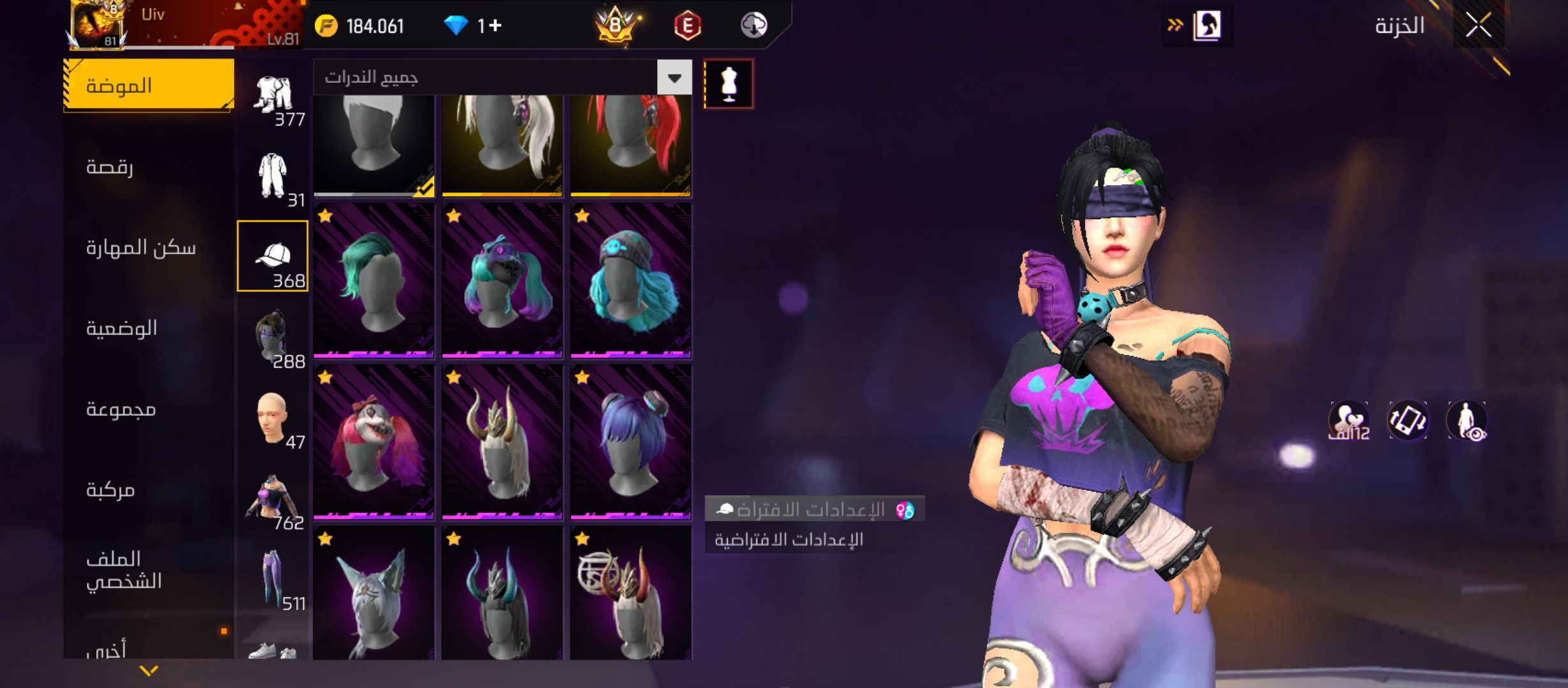Add diamonds with the plus button
The height and width of the screenshot is (688, 1568).
[495, 25]
